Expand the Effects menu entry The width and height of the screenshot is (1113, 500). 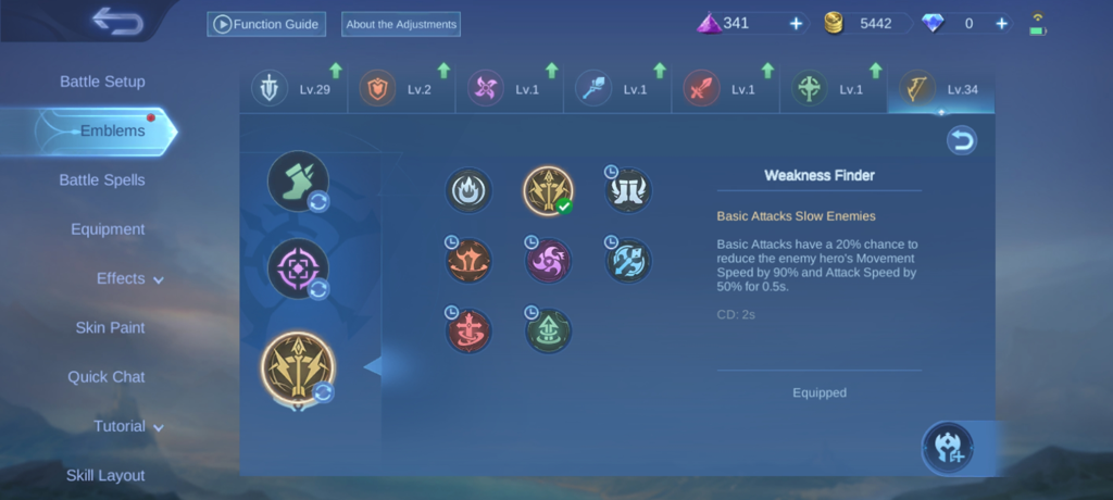tap(129, 279)
